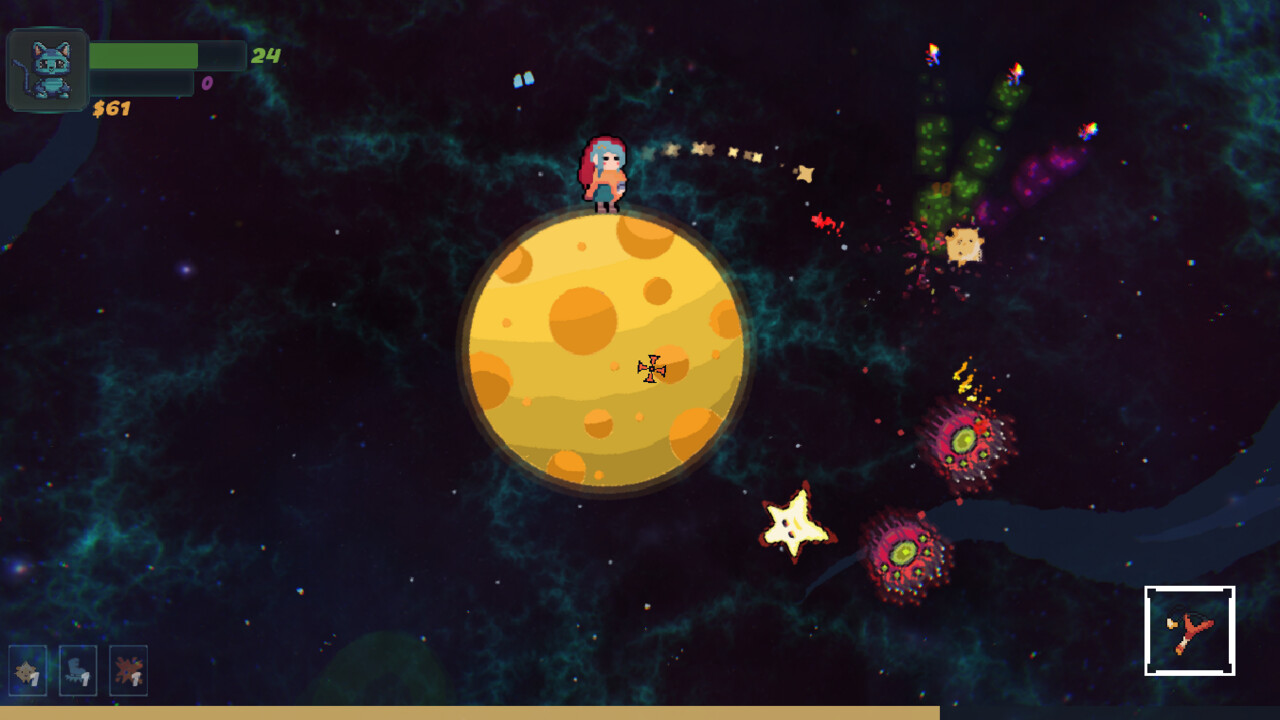This screenshot has width=1280, height=720.
Task: Select the slingshot weapon slot
Action: 1189,630
